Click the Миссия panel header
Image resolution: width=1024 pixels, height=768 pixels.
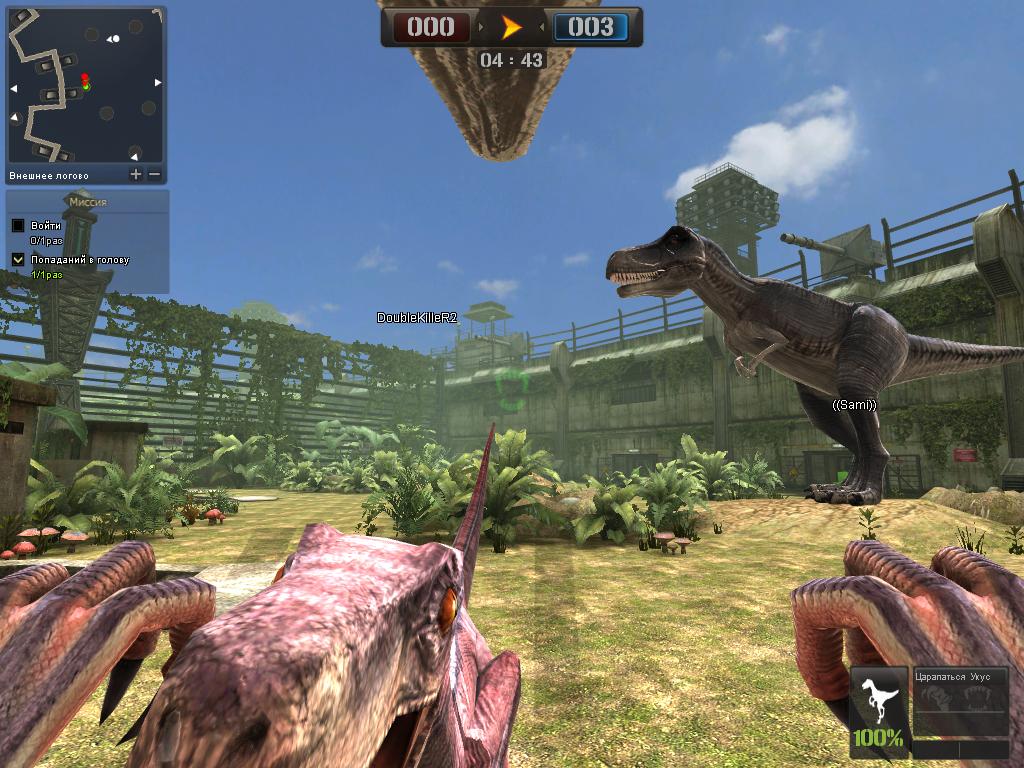pyautogui.click(x=87, y=202)
